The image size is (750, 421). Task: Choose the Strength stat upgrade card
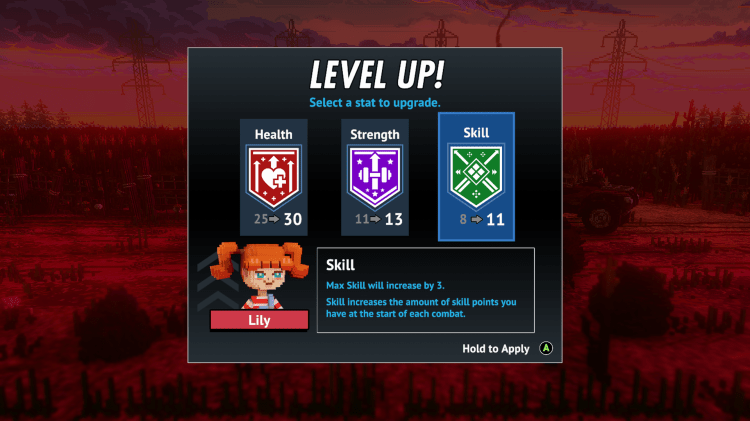(375, 177)
